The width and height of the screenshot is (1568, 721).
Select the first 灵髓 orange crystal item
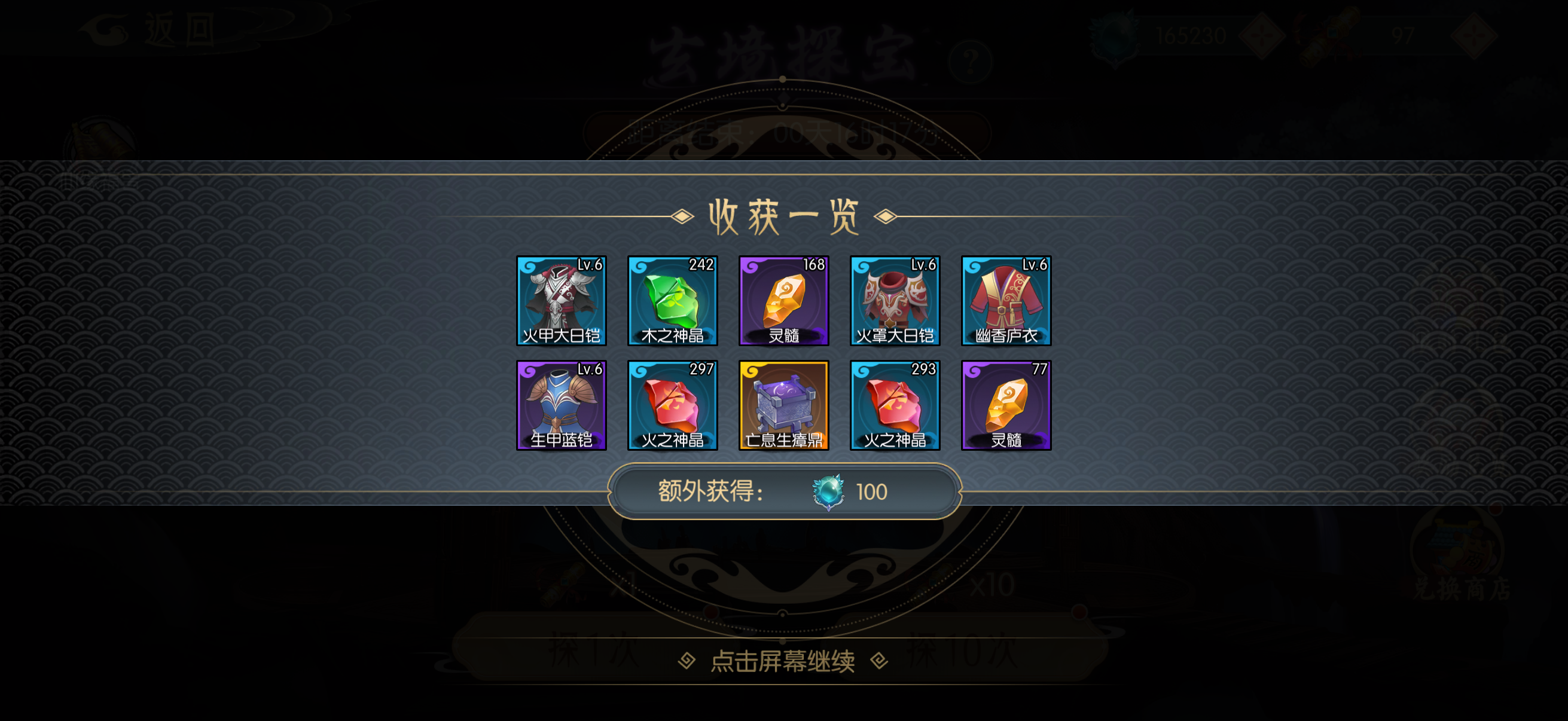pos(784,301)
